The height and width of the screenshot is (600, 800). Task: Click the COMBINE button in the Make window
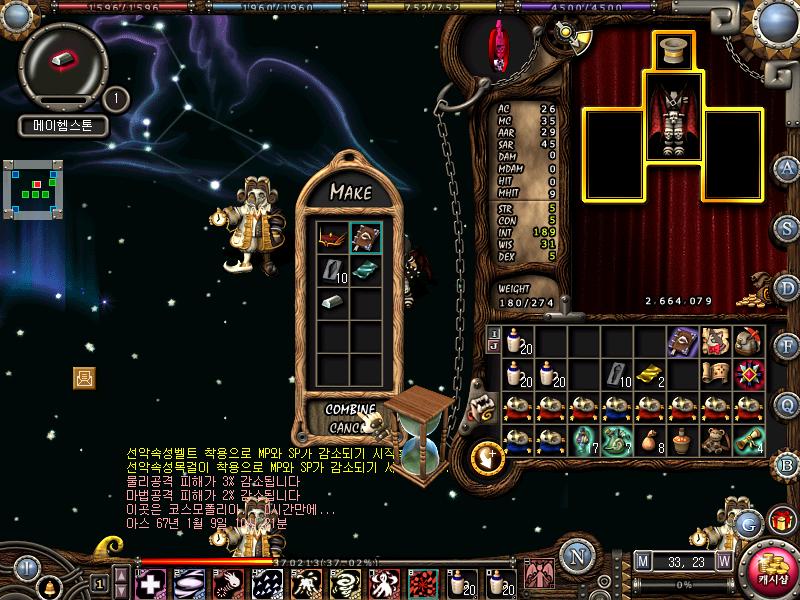(350, 410)
